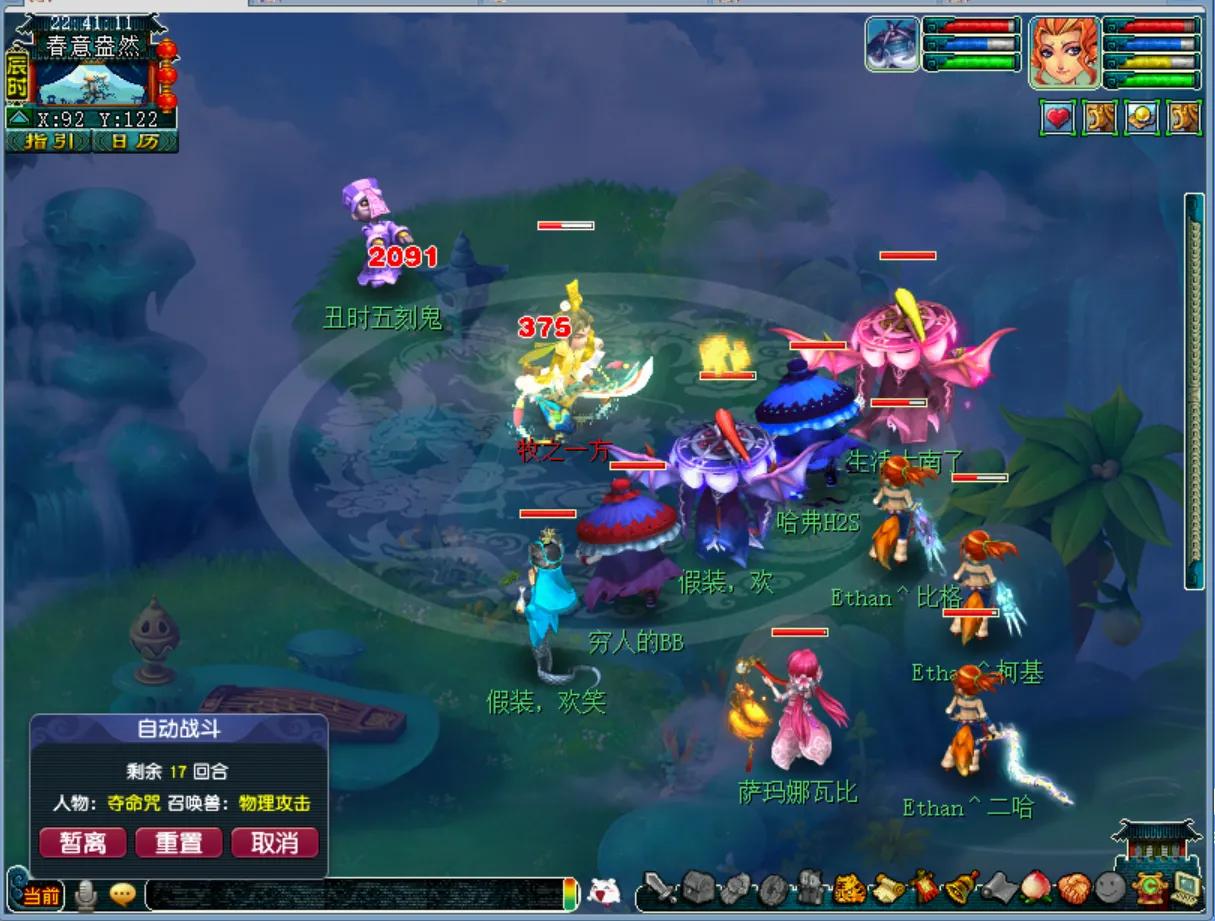Click the chat text input box
The height and width of the screenshot is (921, 1215).
pyautogui.click(x=353, y=894)
